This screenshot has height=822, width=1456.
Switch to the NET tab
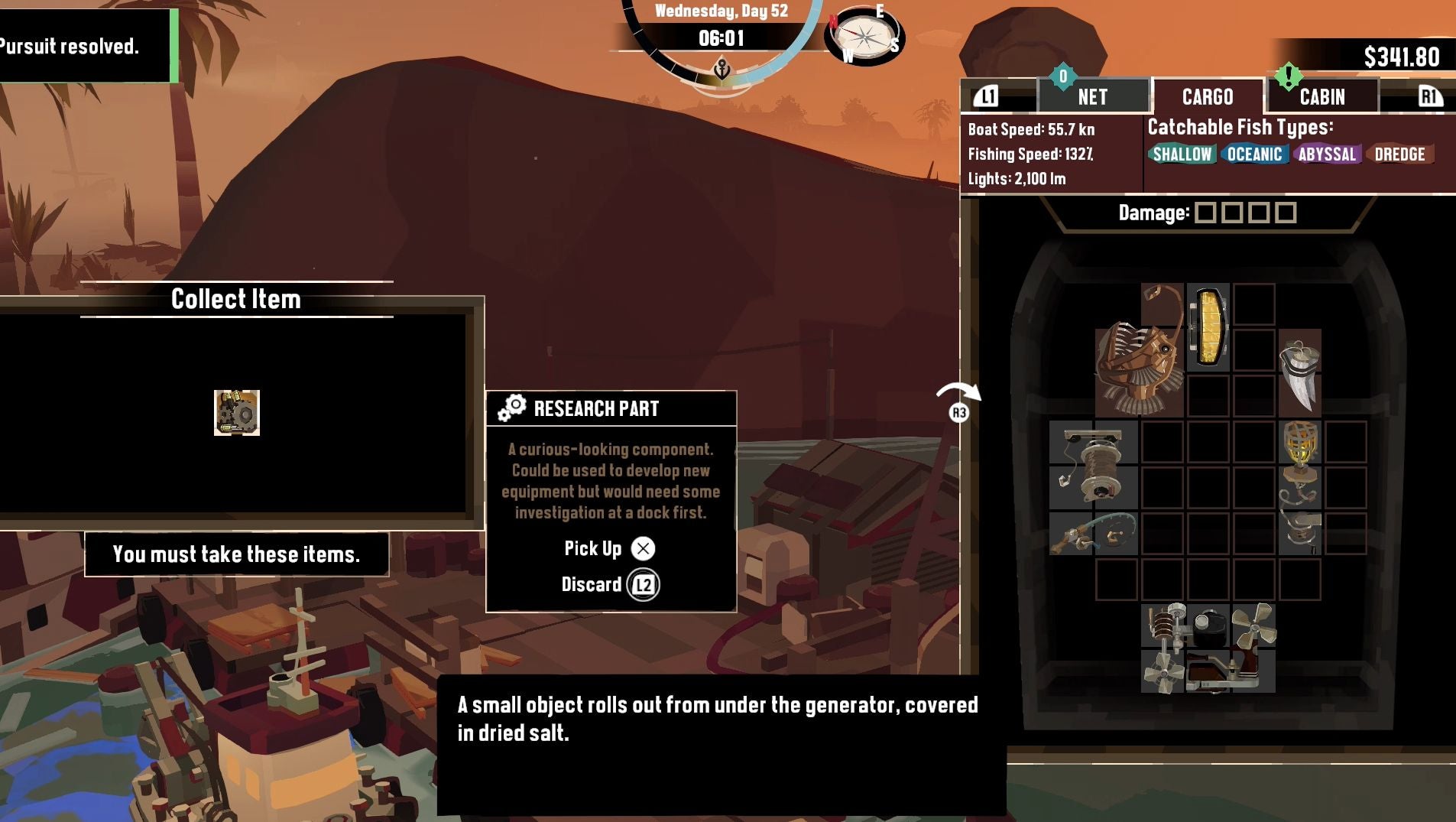click(1092, 97)
